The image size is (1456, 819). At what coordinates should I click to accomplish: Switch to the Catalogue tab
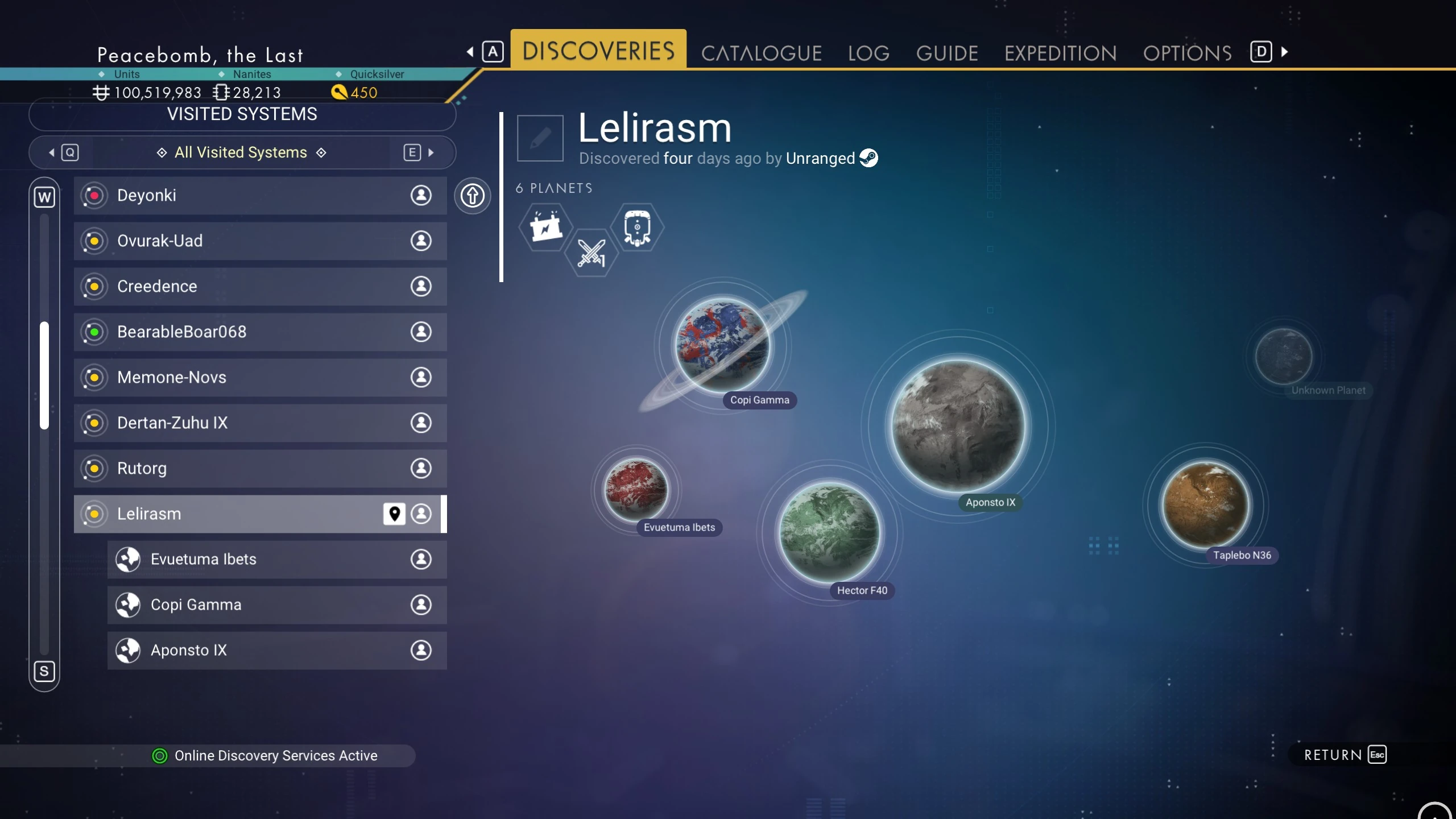(x=761, y=53)
